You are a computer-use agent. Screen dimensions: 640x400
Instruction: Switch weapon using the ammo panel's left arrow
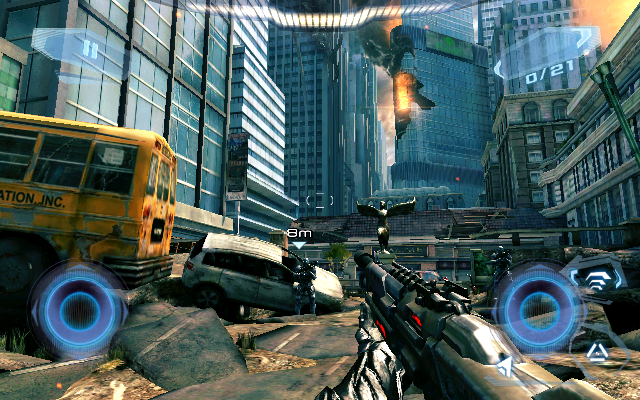(x=499, y=68)
